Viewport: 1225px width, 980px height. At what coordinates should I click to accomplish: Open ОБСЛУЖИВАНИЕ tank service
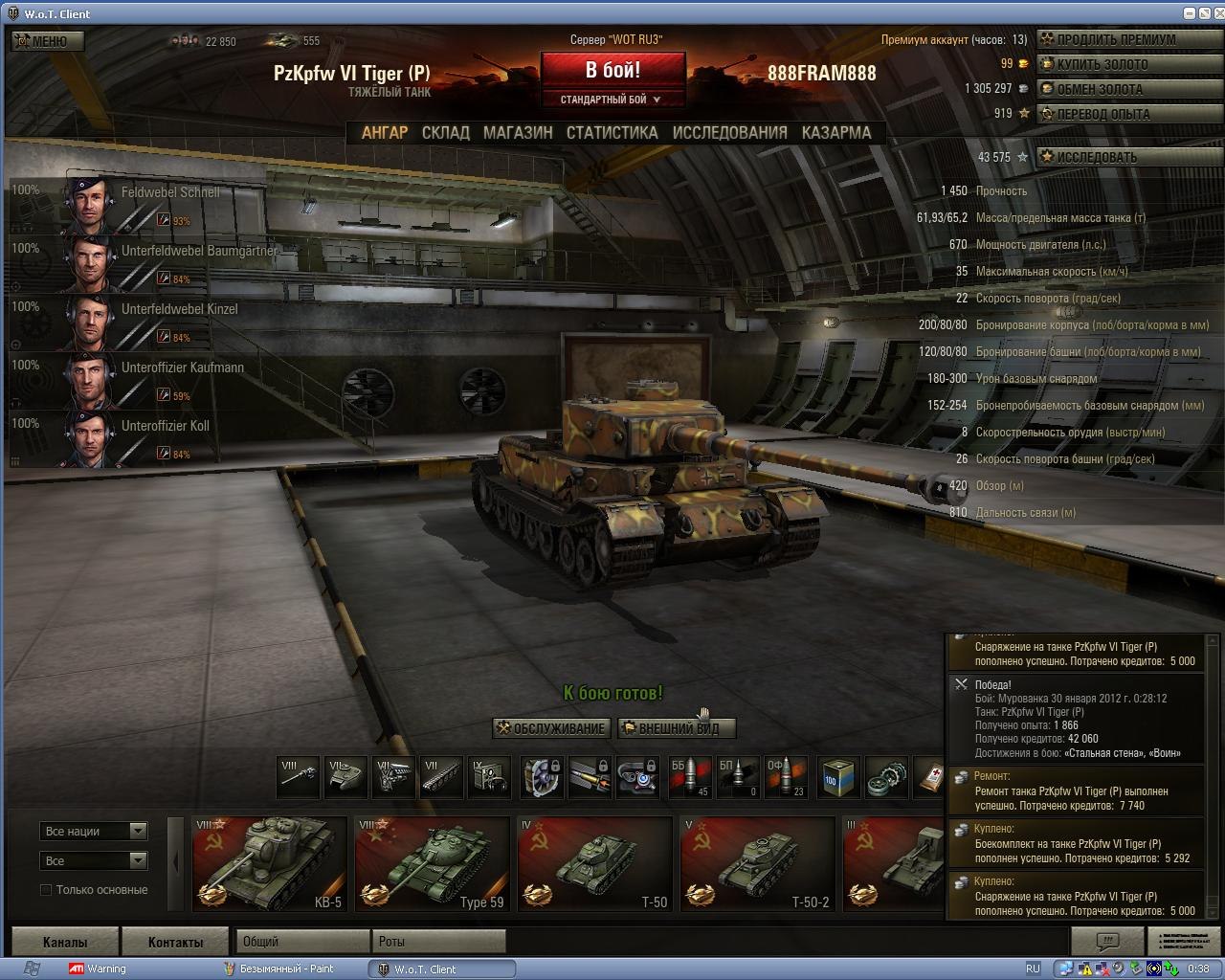point(551,728)
